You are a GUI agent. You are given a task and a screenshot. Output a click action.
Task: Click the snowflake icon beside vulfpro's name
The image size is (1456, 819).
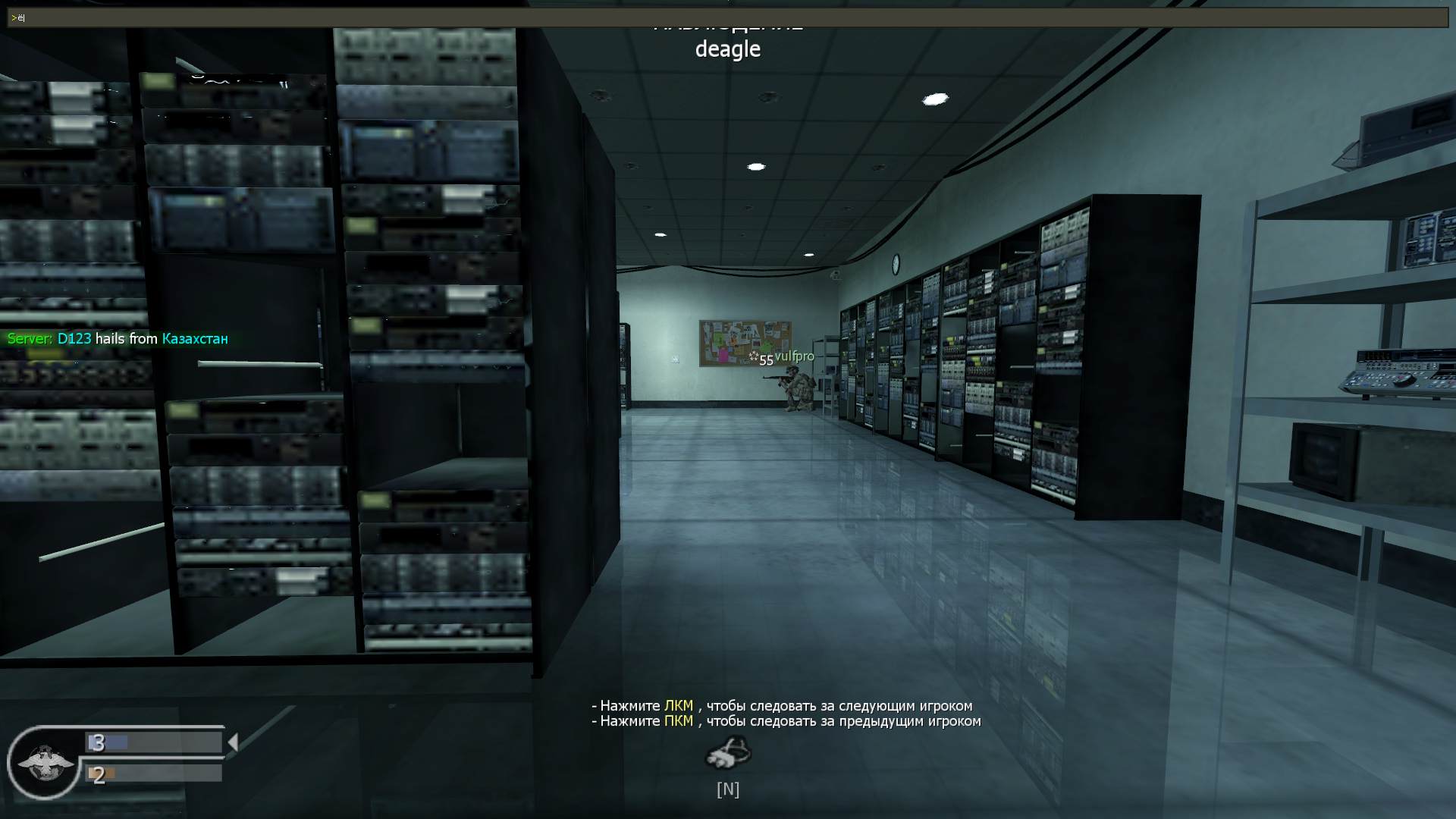pos(753,355)
